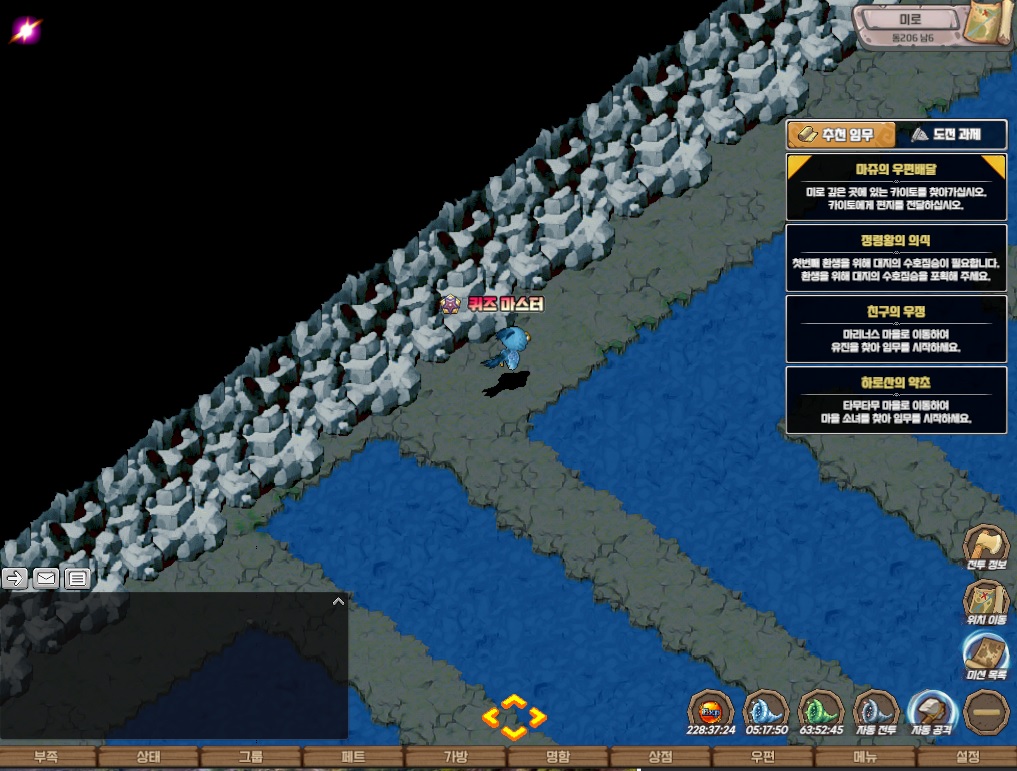
Task: Select the 정령왕의 의식 quest
Action: (x=896, y=257)
